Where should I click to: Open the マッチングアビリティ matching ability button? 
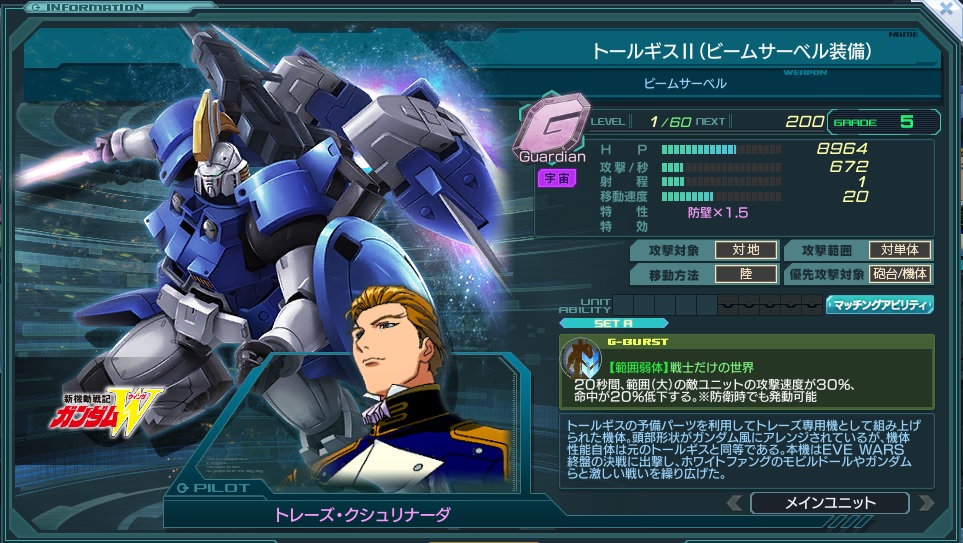click(879, 305)
